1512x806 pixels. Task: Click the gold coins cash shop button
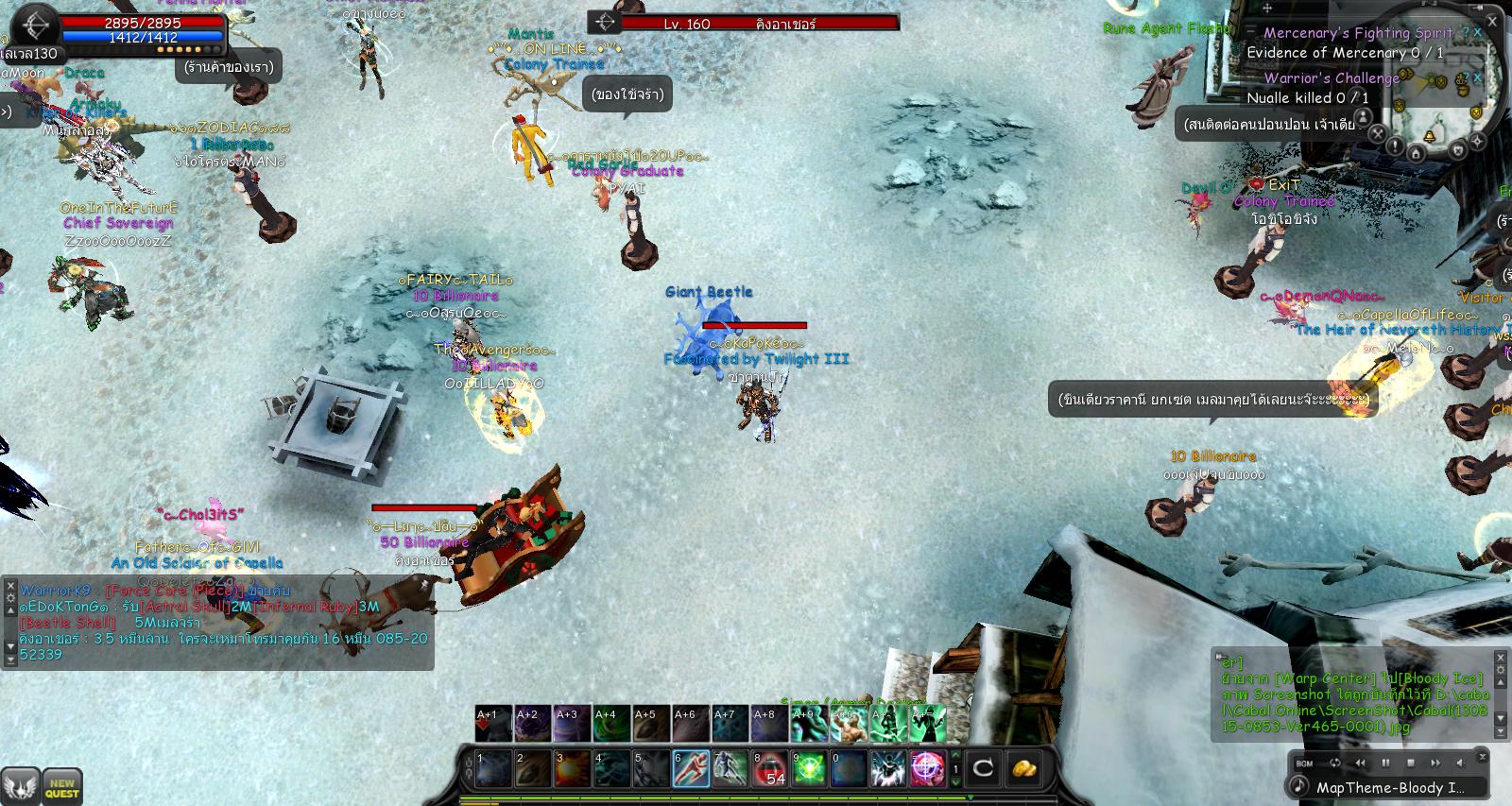click(1023, 767)
